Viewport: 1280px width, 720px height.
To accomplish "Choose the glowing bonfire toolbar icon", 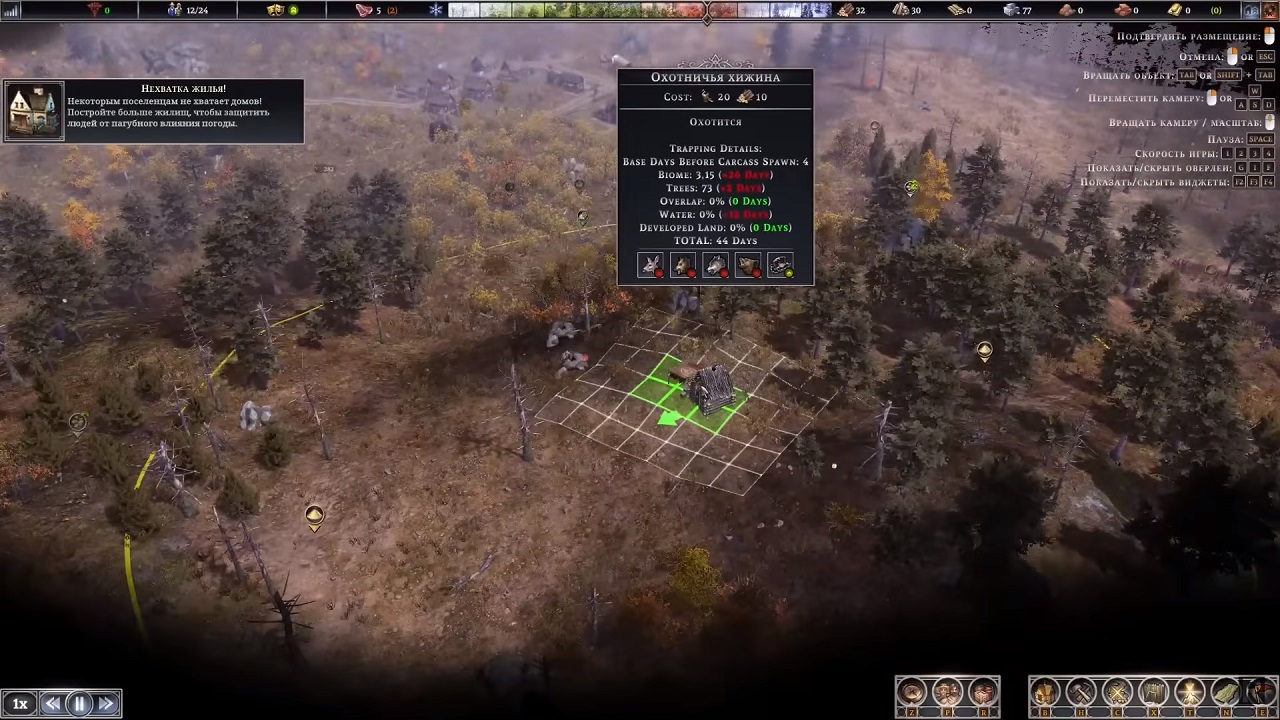I will pyautogui.click(x=1189, y=692).
